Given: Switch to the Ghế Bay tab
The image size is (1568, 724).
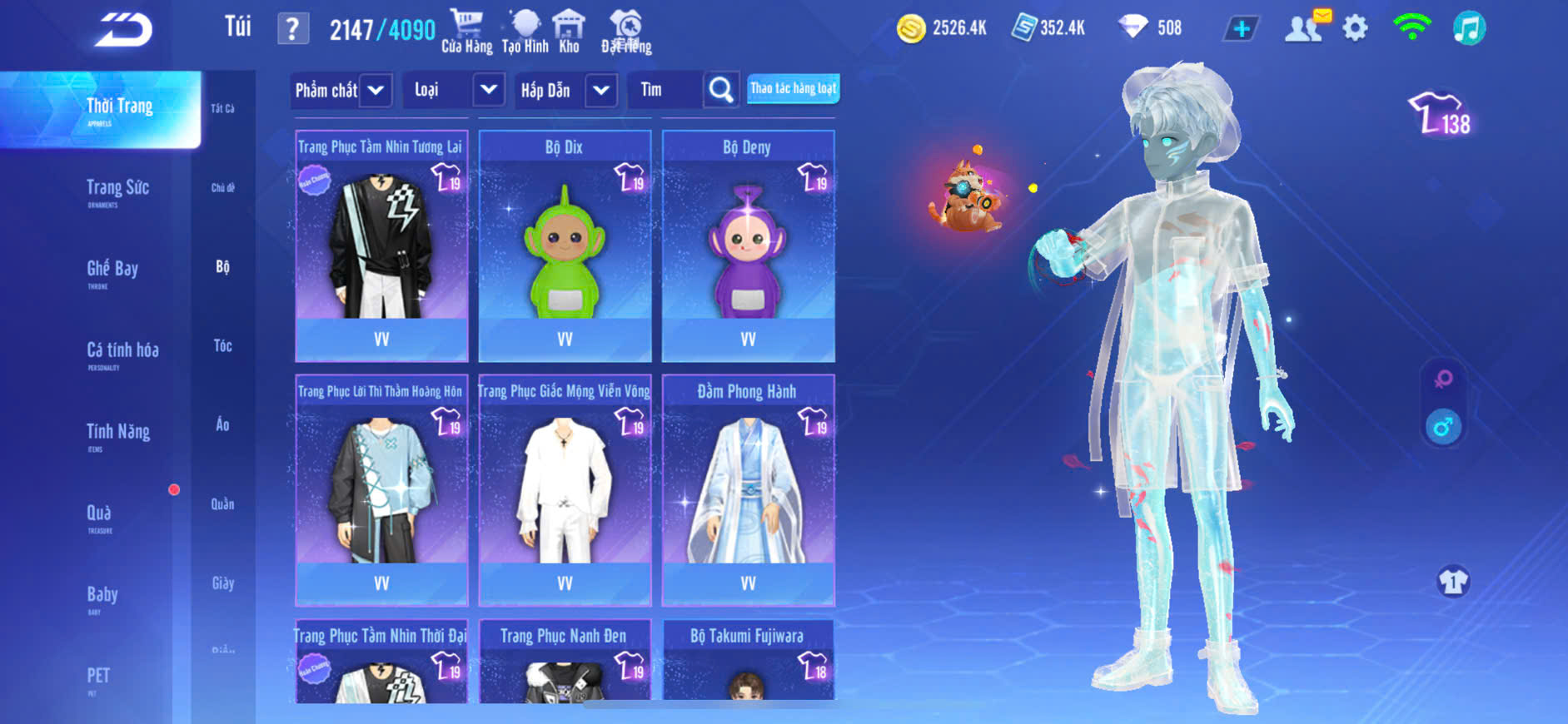Looking at the screenshot, I should 112,269.
